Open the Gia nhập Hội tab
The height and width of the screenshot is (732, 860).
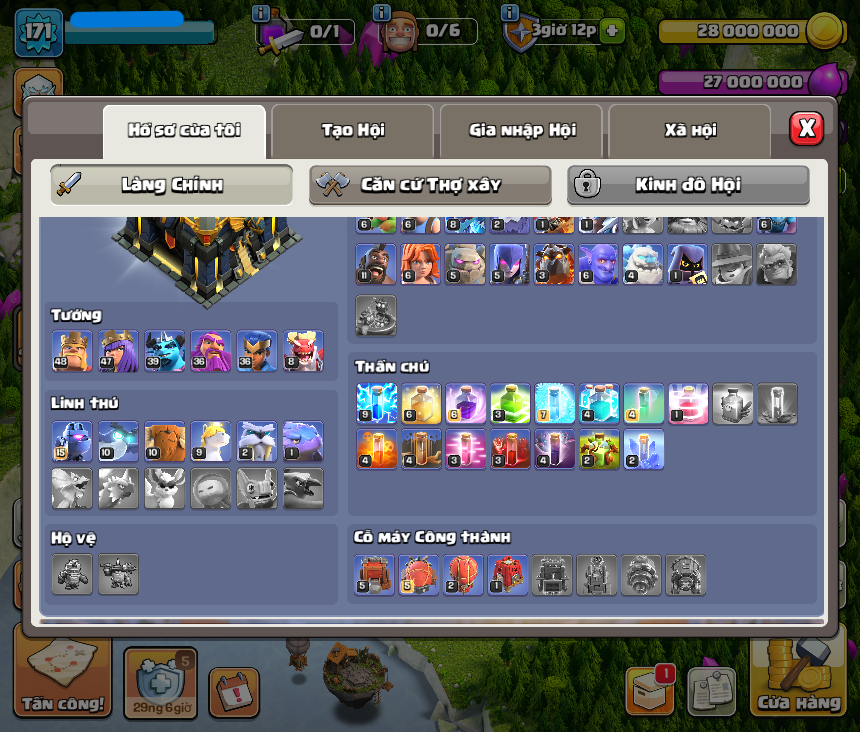point(522,130)
